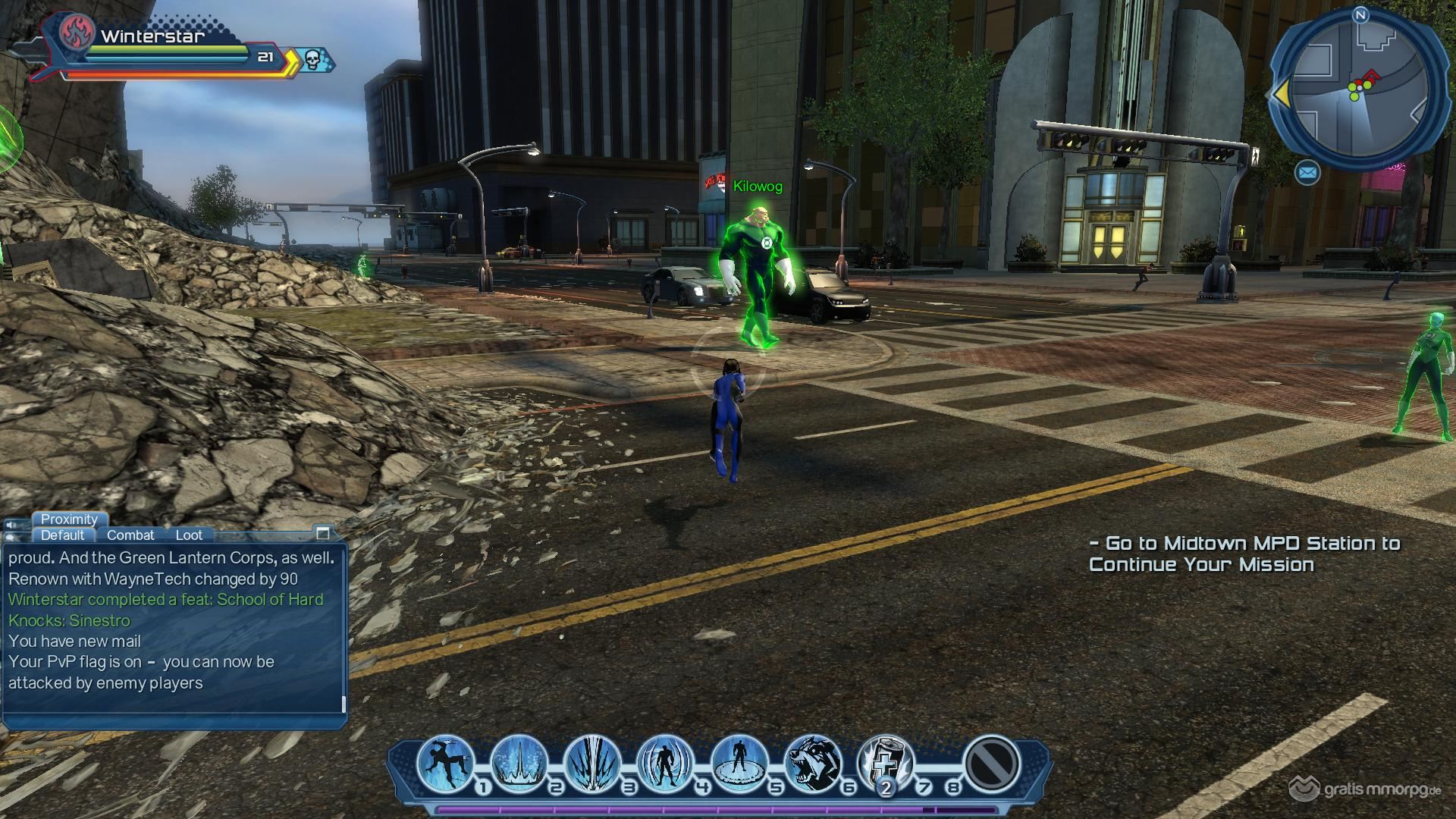This screenshot has width=1456, height=819.
Task: Activate the snarling bear ability icon
Action: pyautogui.click(x=811, y=763)
